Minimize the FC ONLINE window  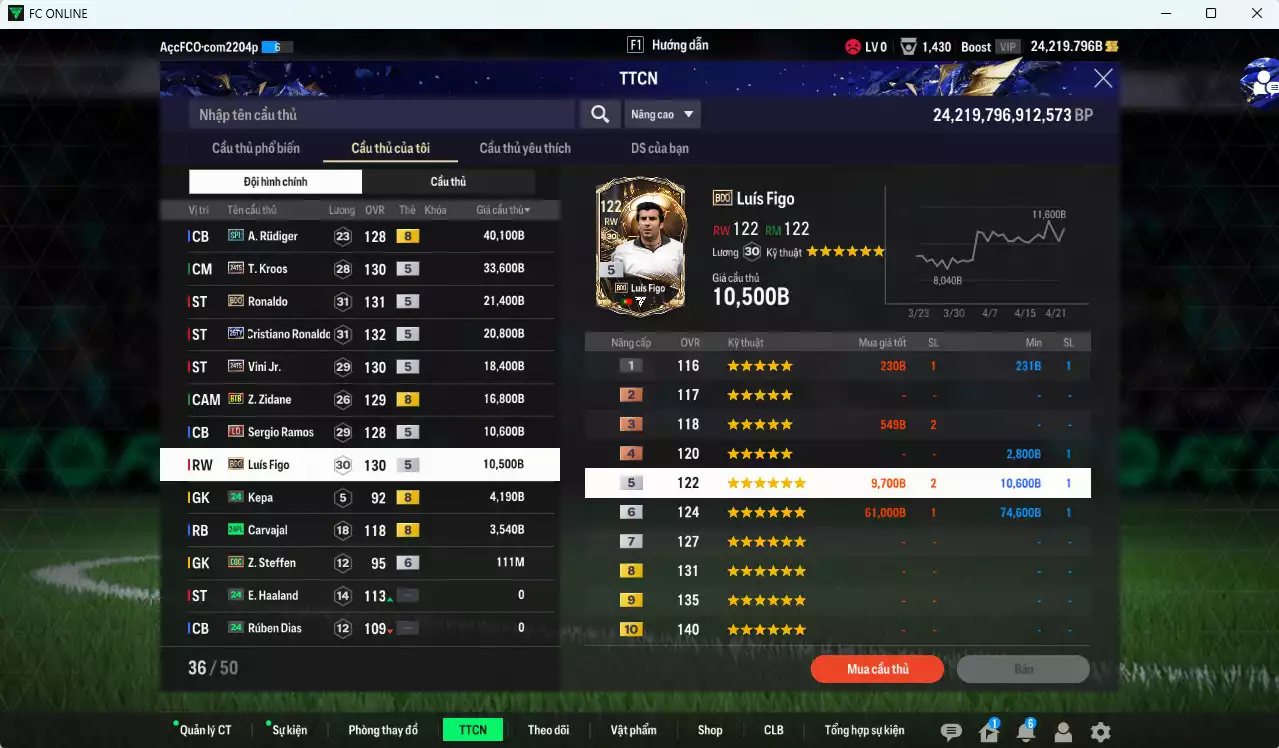coord(1165,14)
